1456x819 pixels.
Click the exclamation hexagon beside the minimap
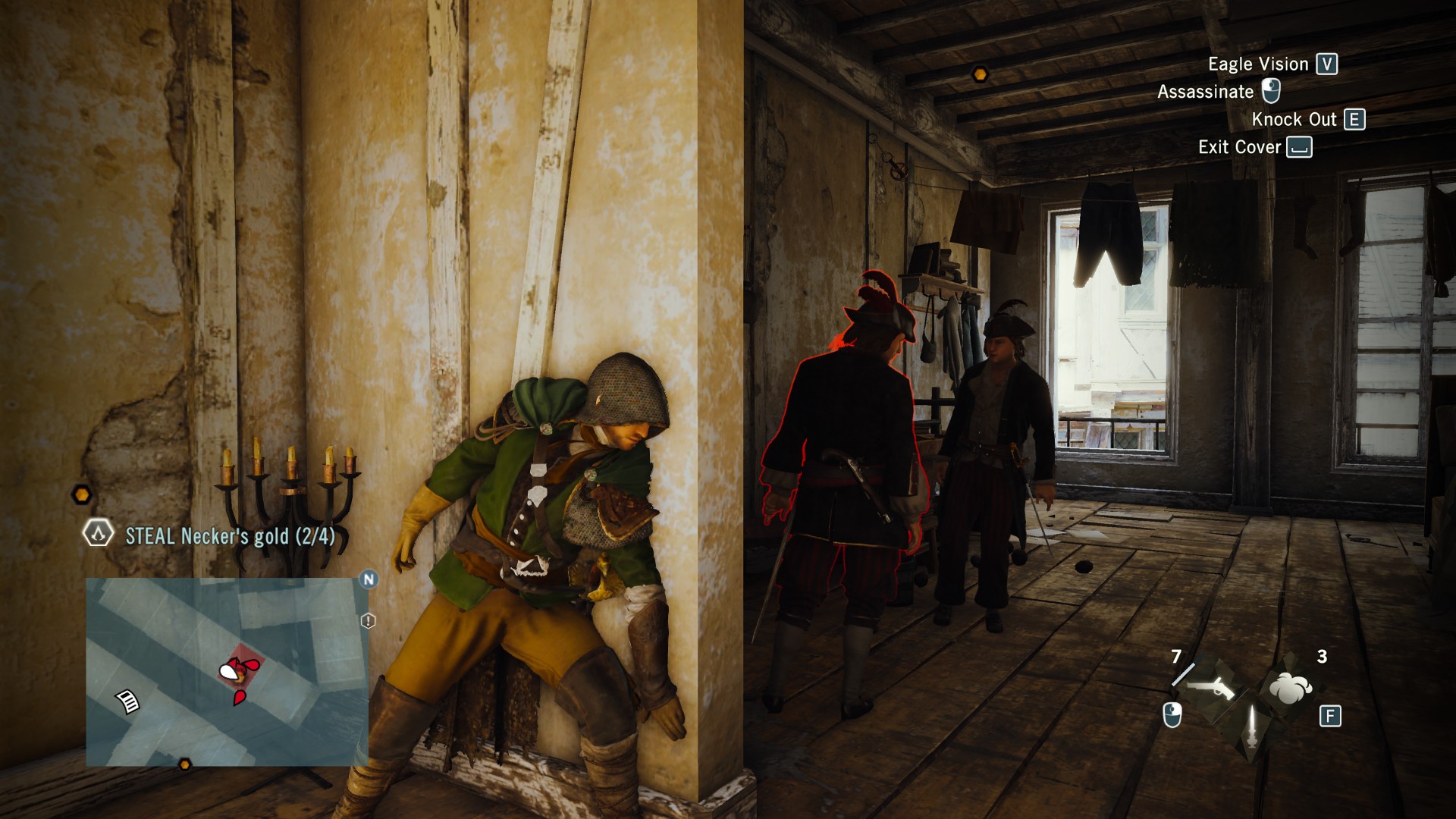coord(366,620)
